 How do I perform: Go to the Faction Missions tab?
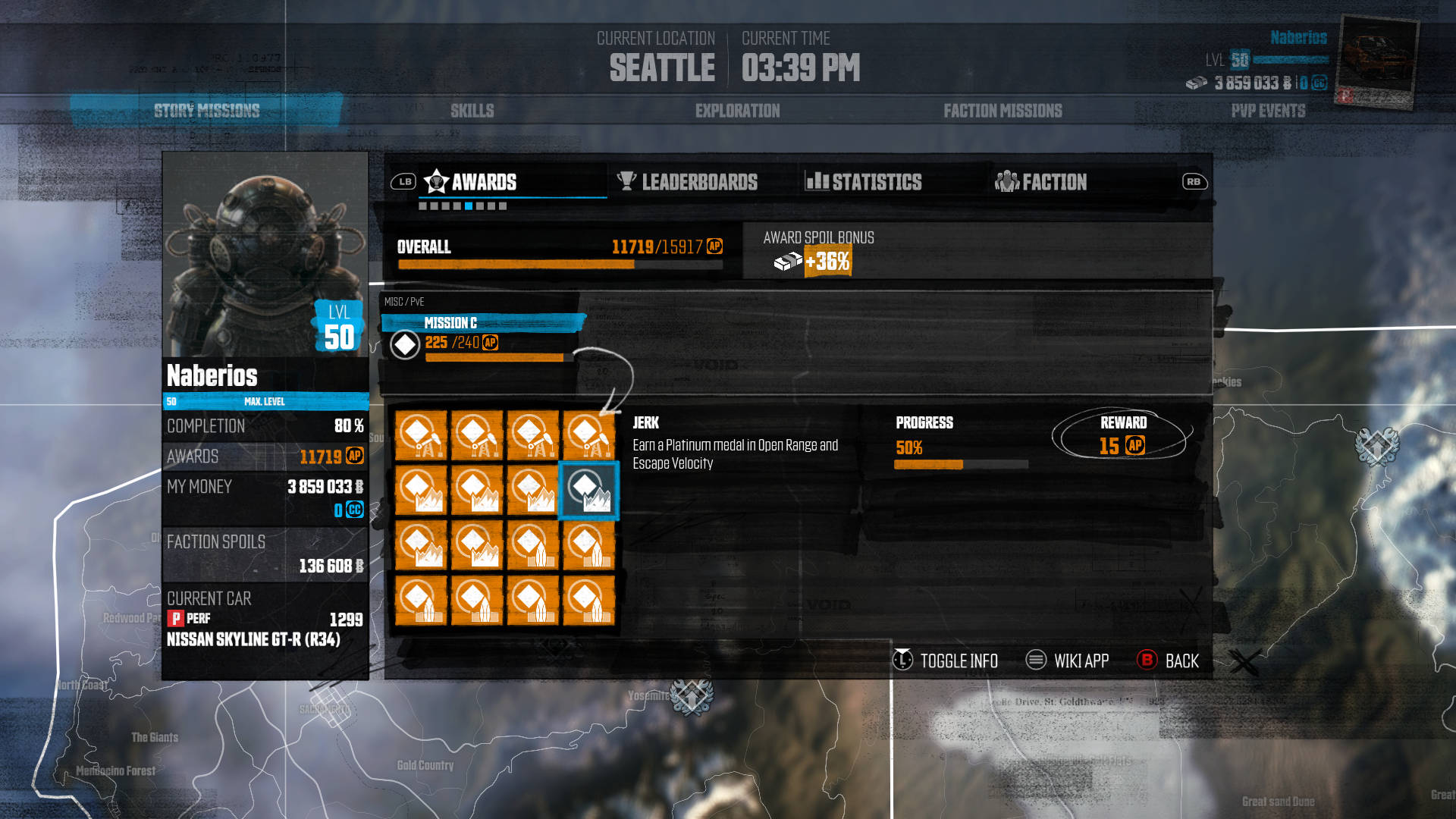[1003, 111]
